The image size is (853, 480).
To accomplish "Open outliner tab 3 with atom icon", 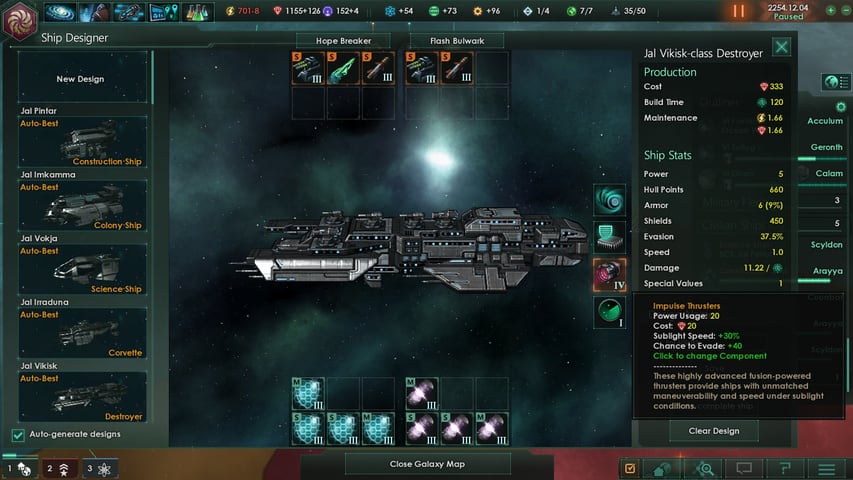I will point(100,468).
